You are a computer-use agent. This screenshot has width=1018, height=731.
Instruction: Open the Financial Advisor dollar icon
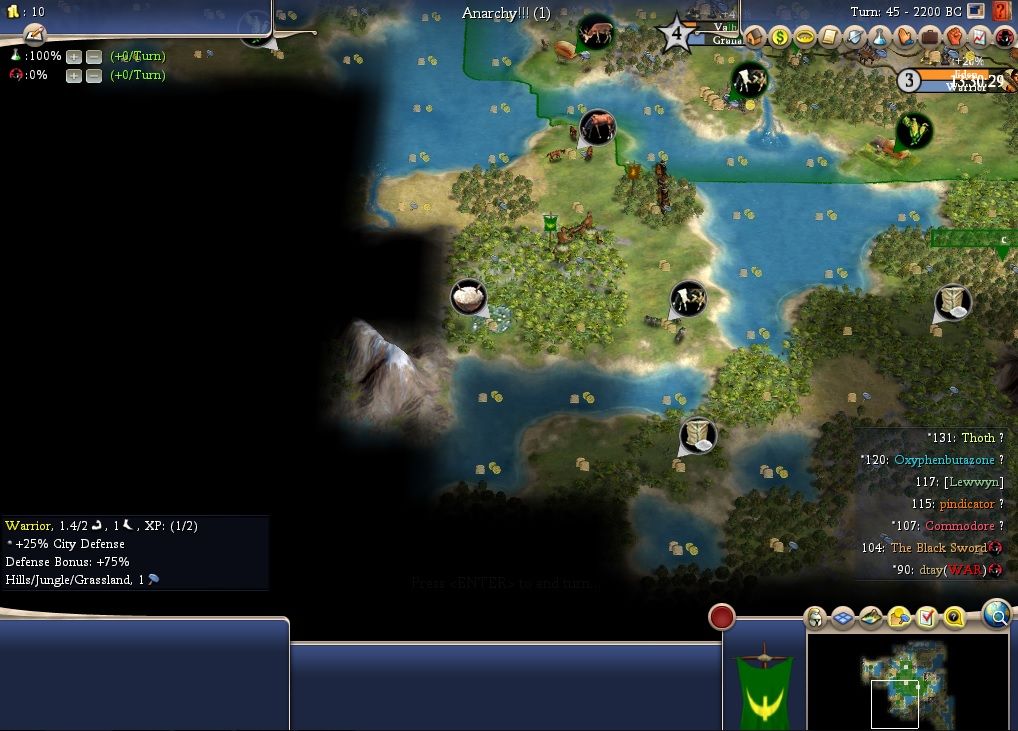point(780,37)
